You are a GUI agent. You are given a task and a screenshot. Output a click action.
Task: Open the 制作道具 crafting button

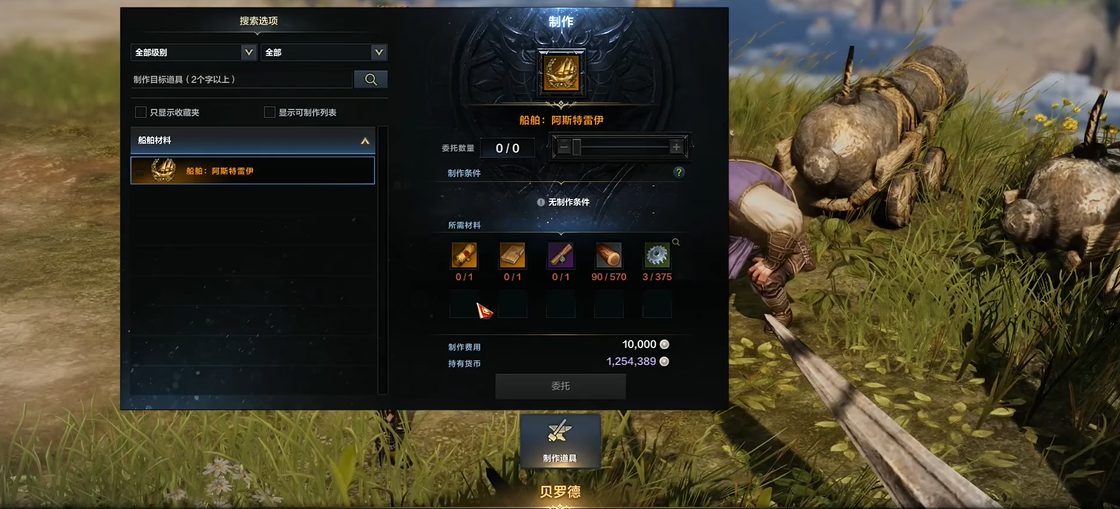(x=560, y=440)
